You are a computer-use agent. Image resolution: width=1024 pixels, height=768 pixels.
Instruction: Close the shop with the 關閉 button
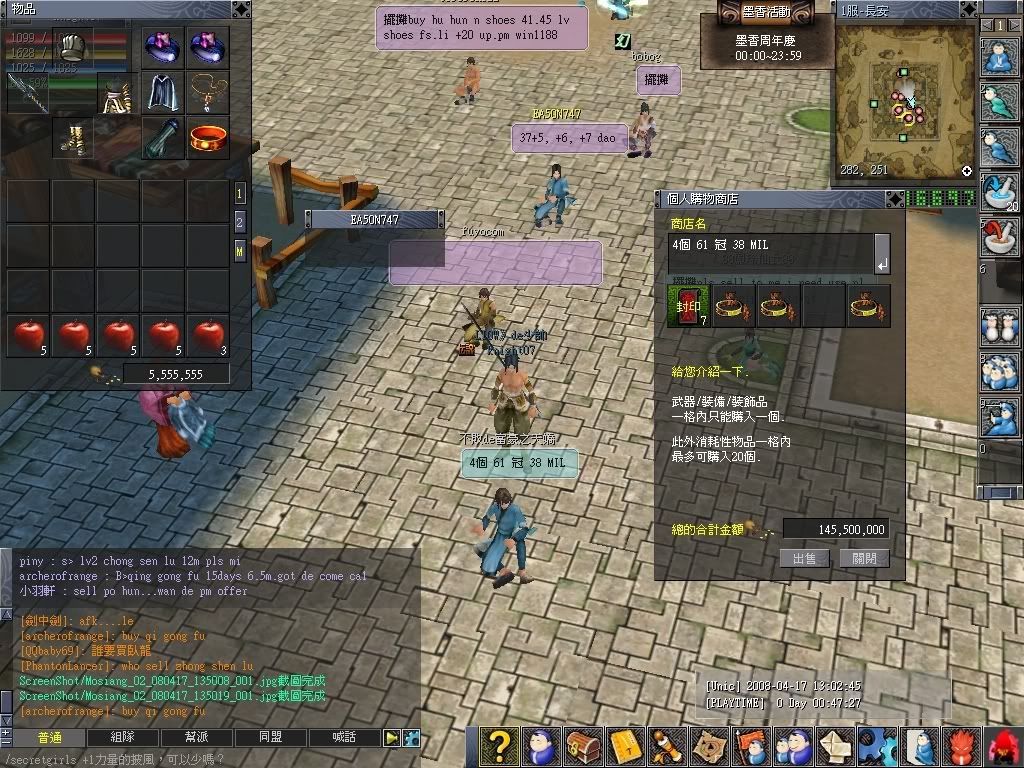point(864,558)
